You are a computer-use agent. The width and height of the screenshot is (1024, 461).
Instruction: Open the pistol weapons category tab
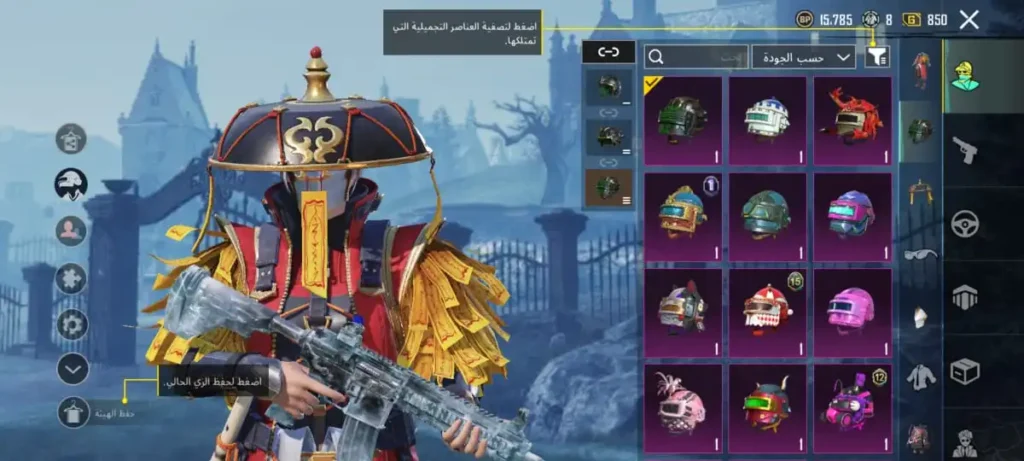[x=965, y=149]
